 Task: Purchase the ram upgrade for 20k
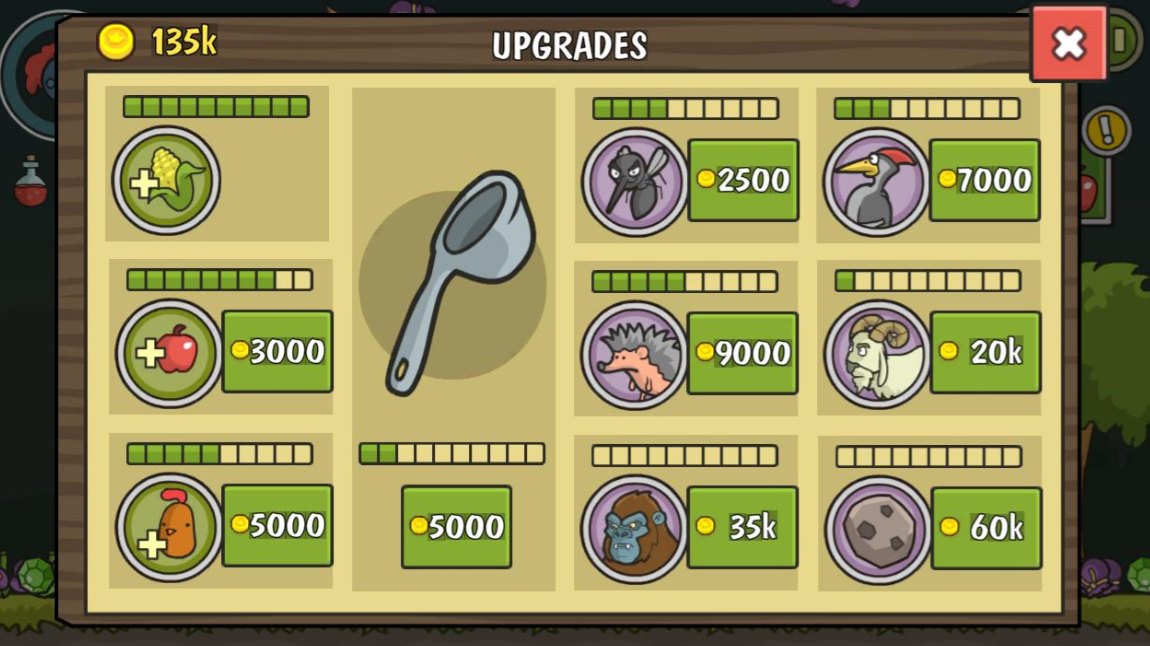(x=985, y=352)
